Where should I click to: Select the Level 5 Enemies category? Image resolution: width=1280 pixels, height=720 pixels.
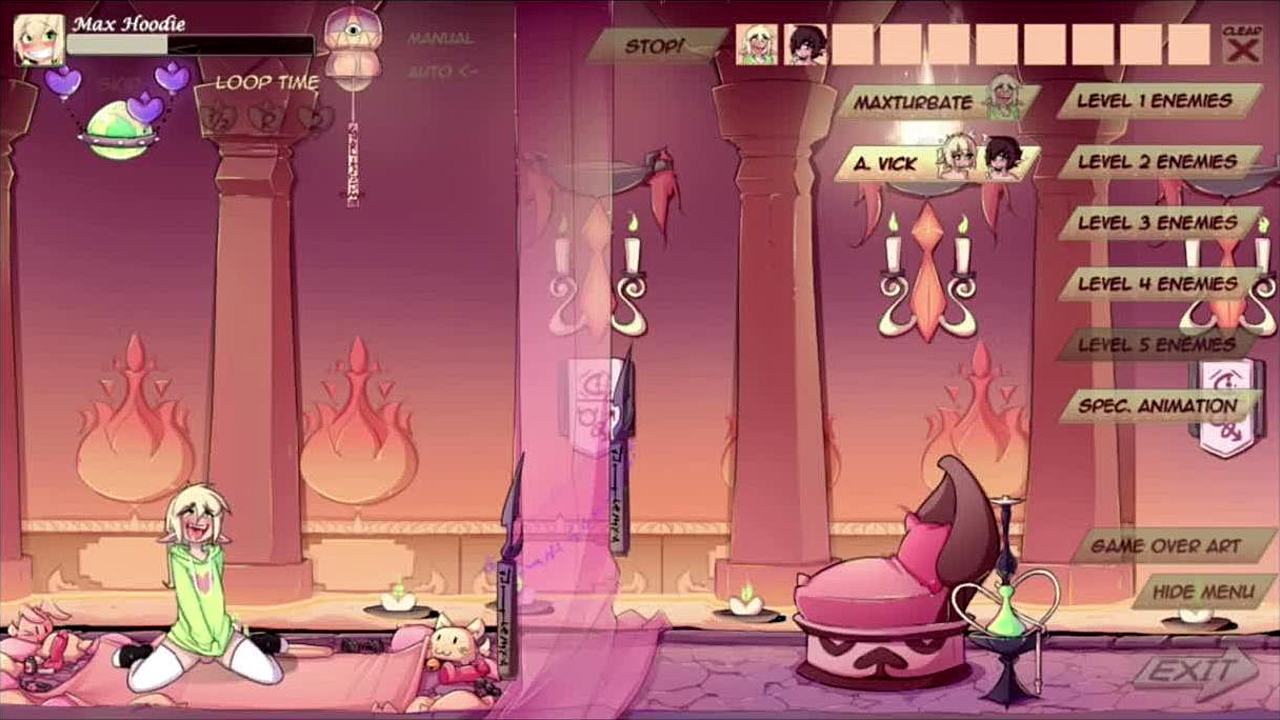click(x=1156, y=345)
